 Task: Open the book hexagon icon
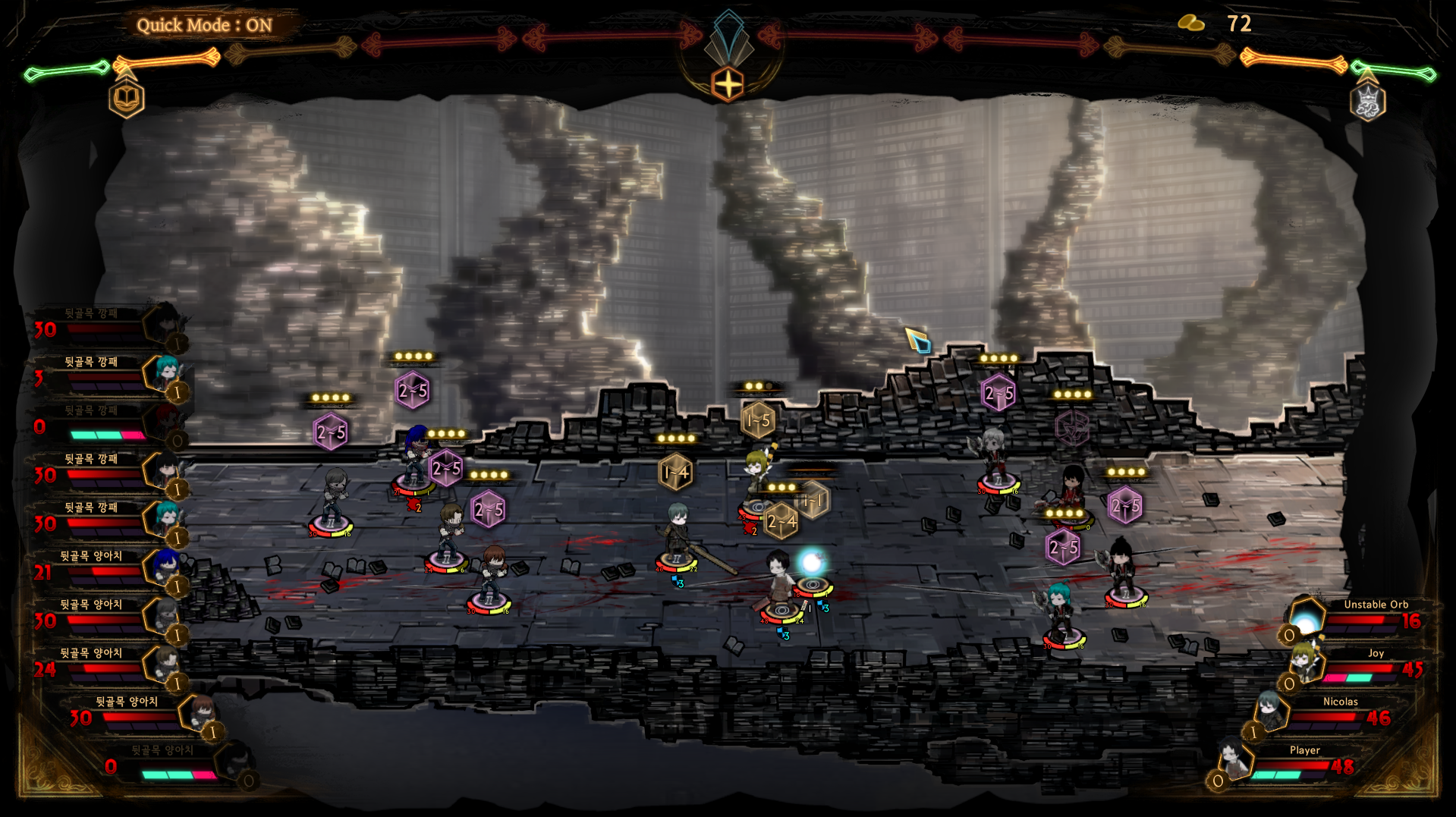pos(126,99)
